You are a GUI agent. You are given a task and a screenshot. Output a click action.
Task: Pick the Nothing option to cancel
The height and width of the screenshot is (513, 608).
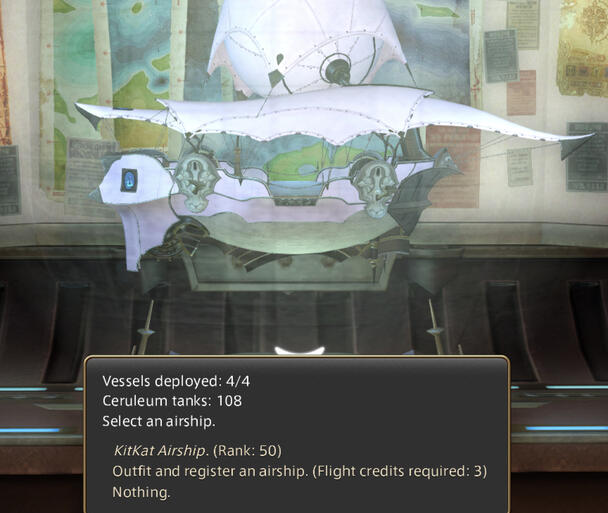[x=141, y=492]
